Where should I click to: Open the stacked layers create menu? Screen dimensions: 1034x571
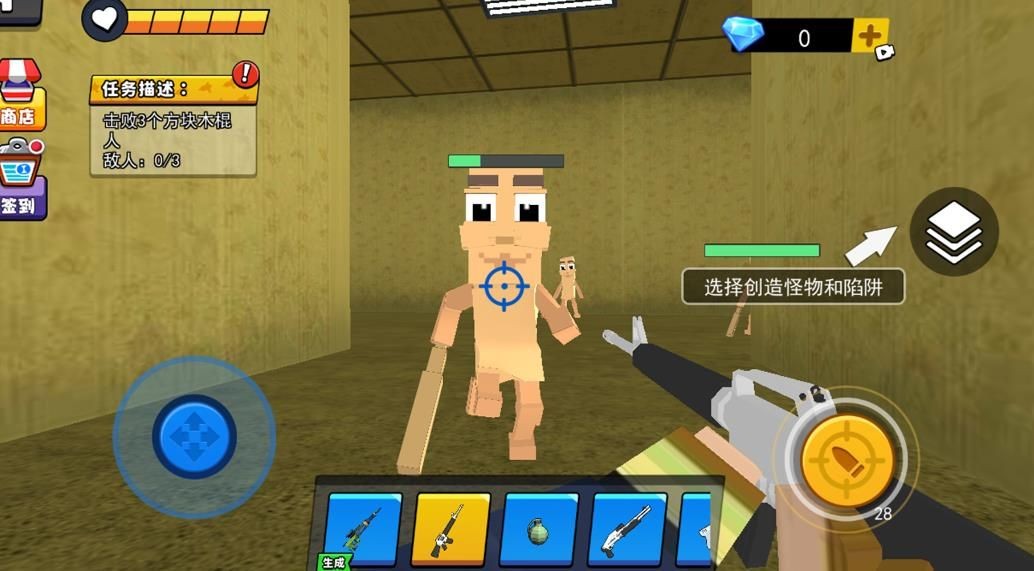click(954, 231)
